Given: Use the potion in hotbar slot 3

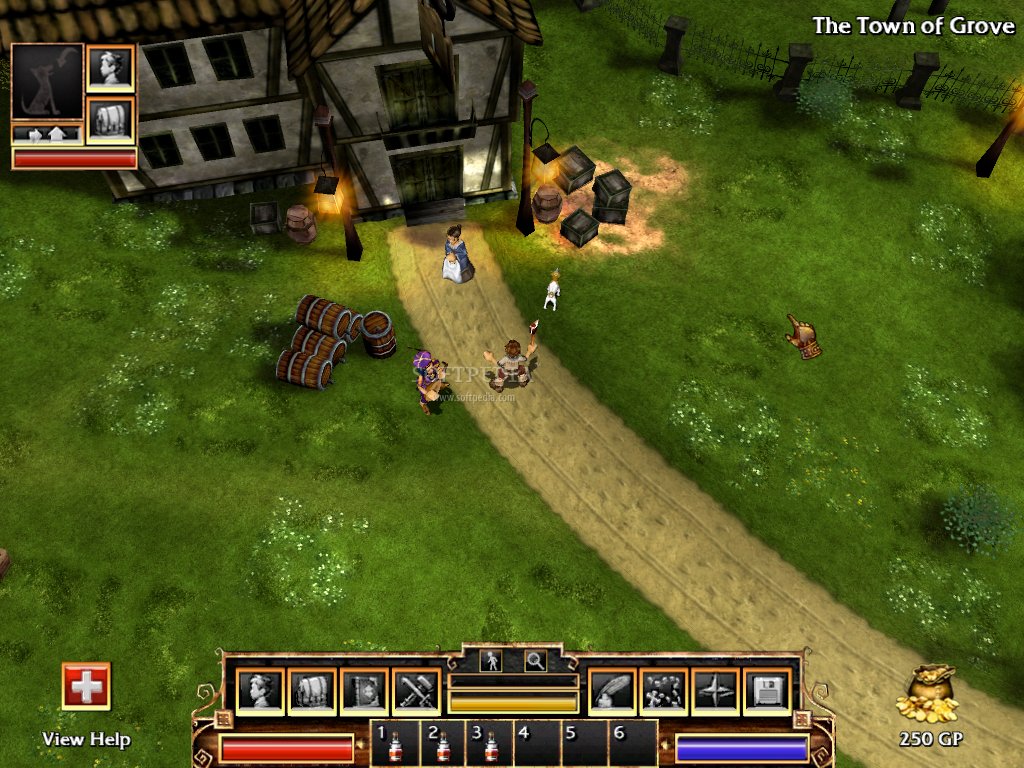Looking at the screenshot, I should [491, 745].
